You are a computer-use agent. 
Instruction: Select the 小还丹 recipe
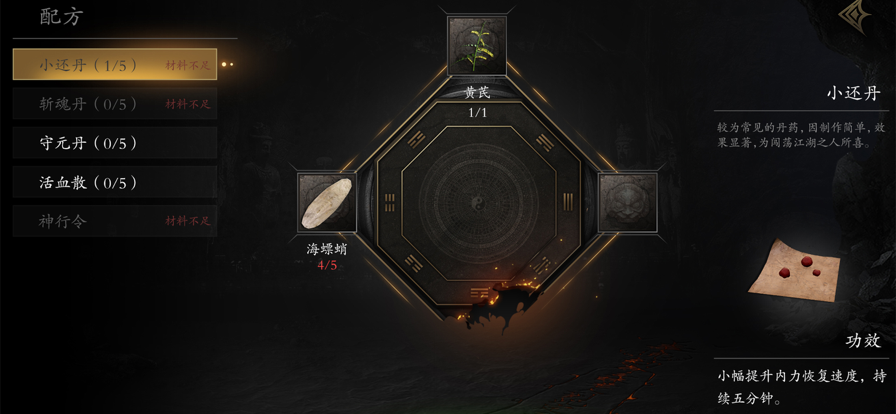[x=115, y=65]
